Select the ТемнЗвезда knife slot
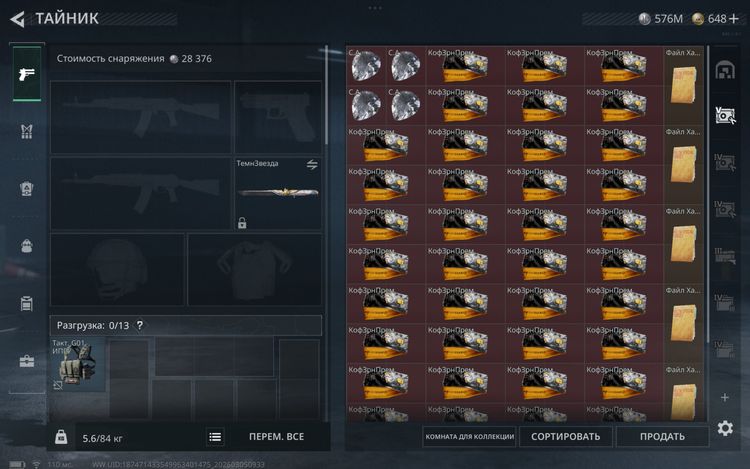This screenshot has width=750, height=469. [278, 193]
